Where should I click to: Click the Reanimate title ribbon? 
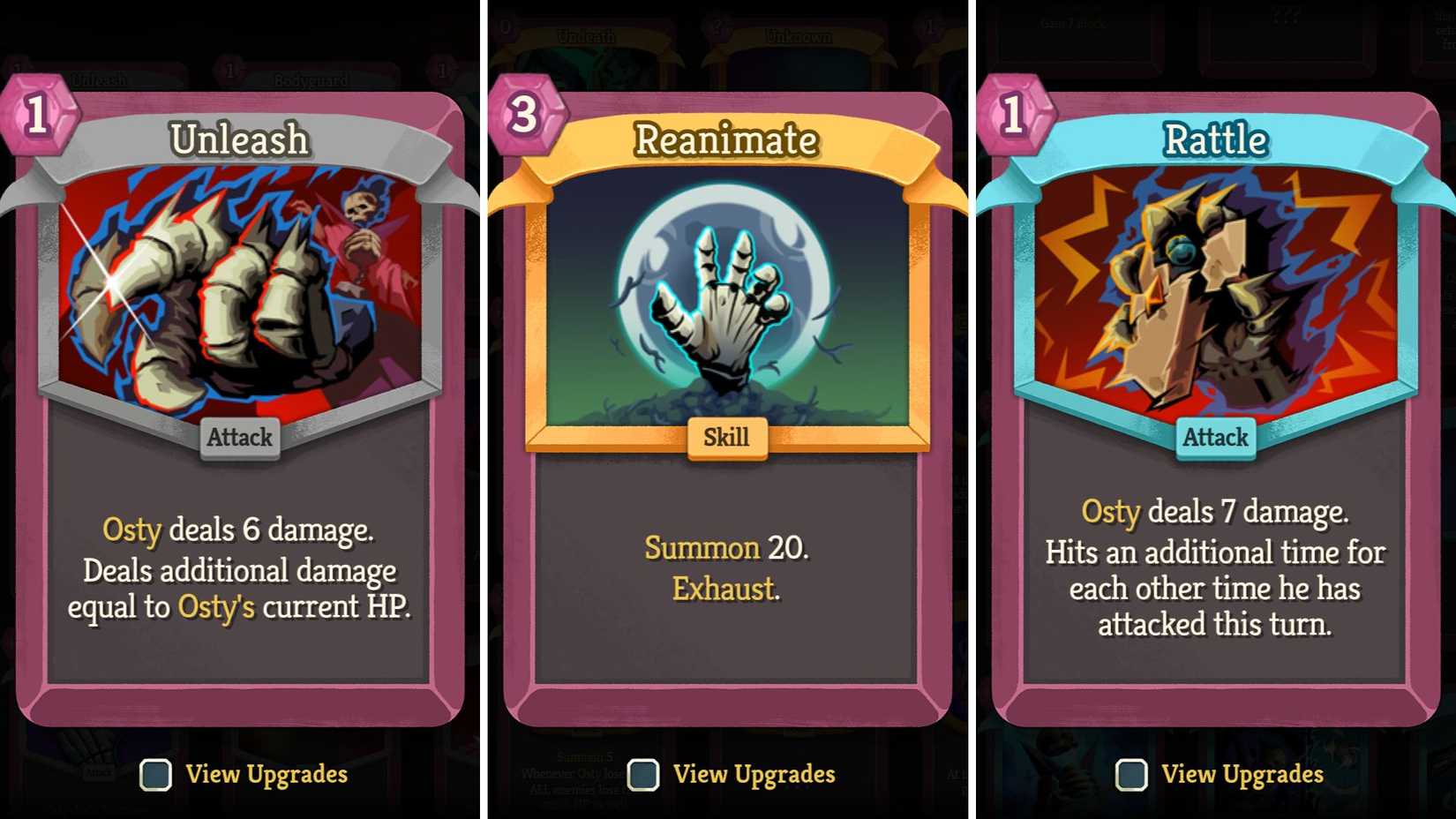coord(727,139)
